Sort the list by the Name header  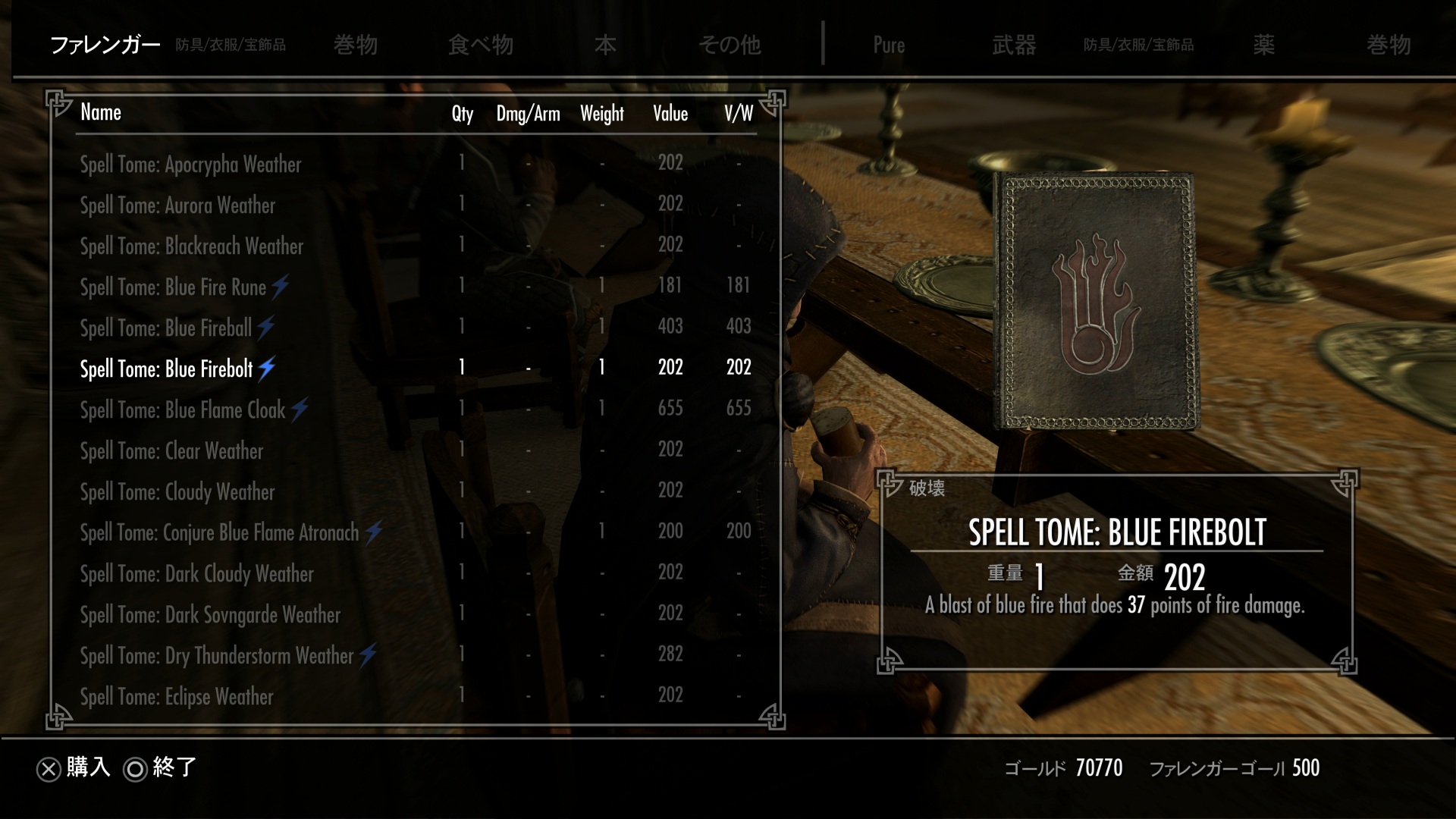[x=101, y=112]
